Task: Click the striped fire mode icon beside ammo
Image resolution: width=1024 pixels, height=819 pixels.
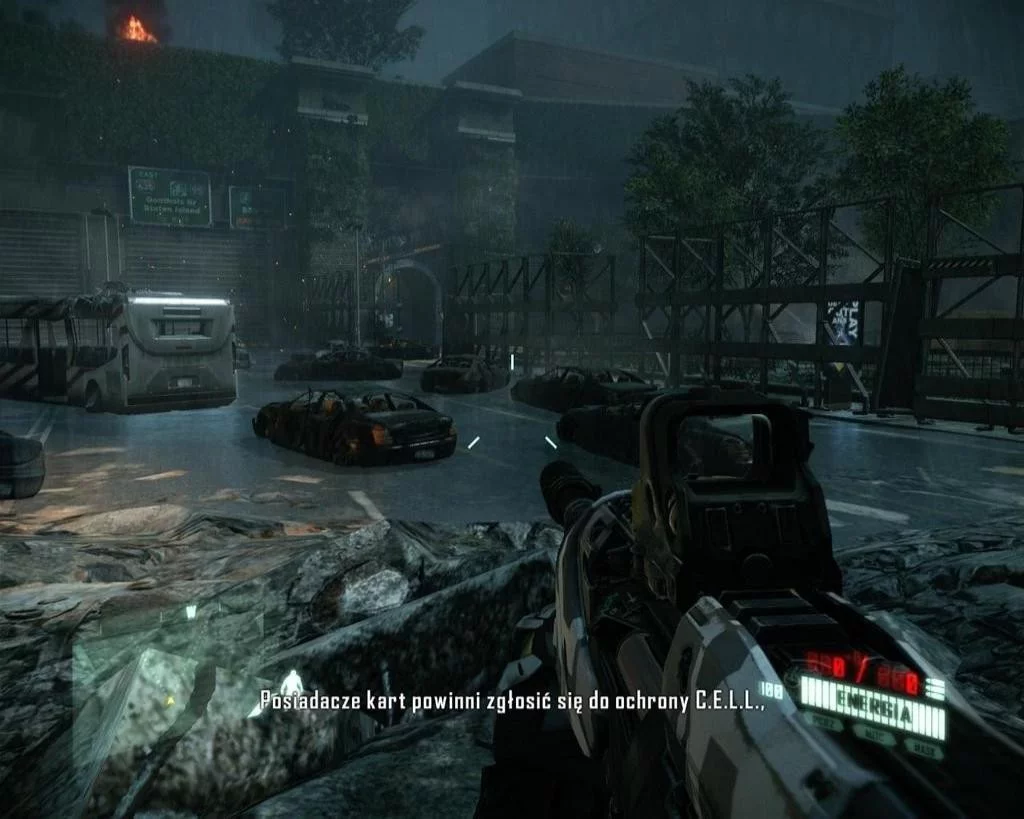Action: [935, 688]
